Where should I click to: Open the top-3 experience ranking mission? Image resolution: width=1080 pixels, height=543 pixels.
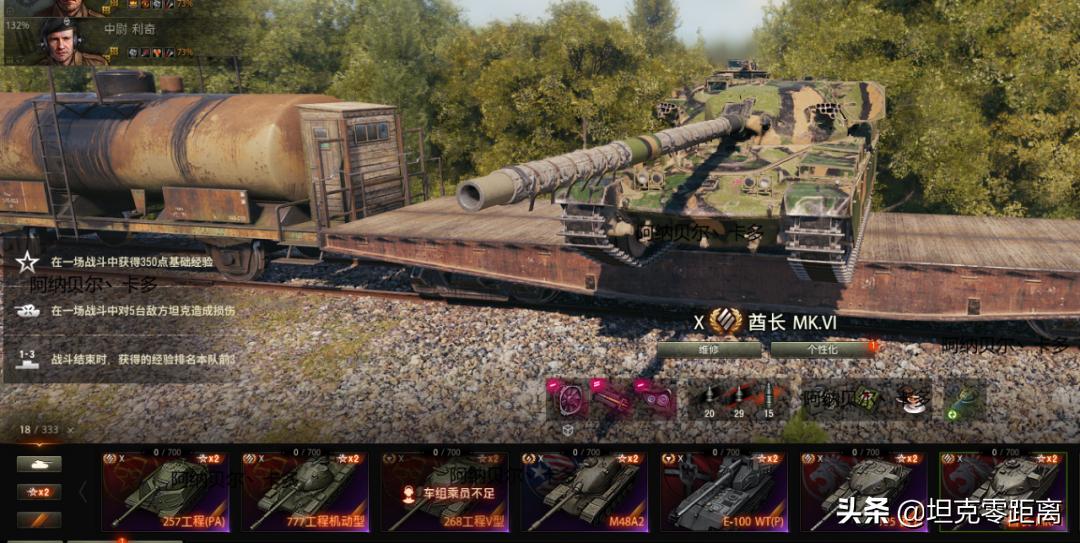[x=140, y=358]
